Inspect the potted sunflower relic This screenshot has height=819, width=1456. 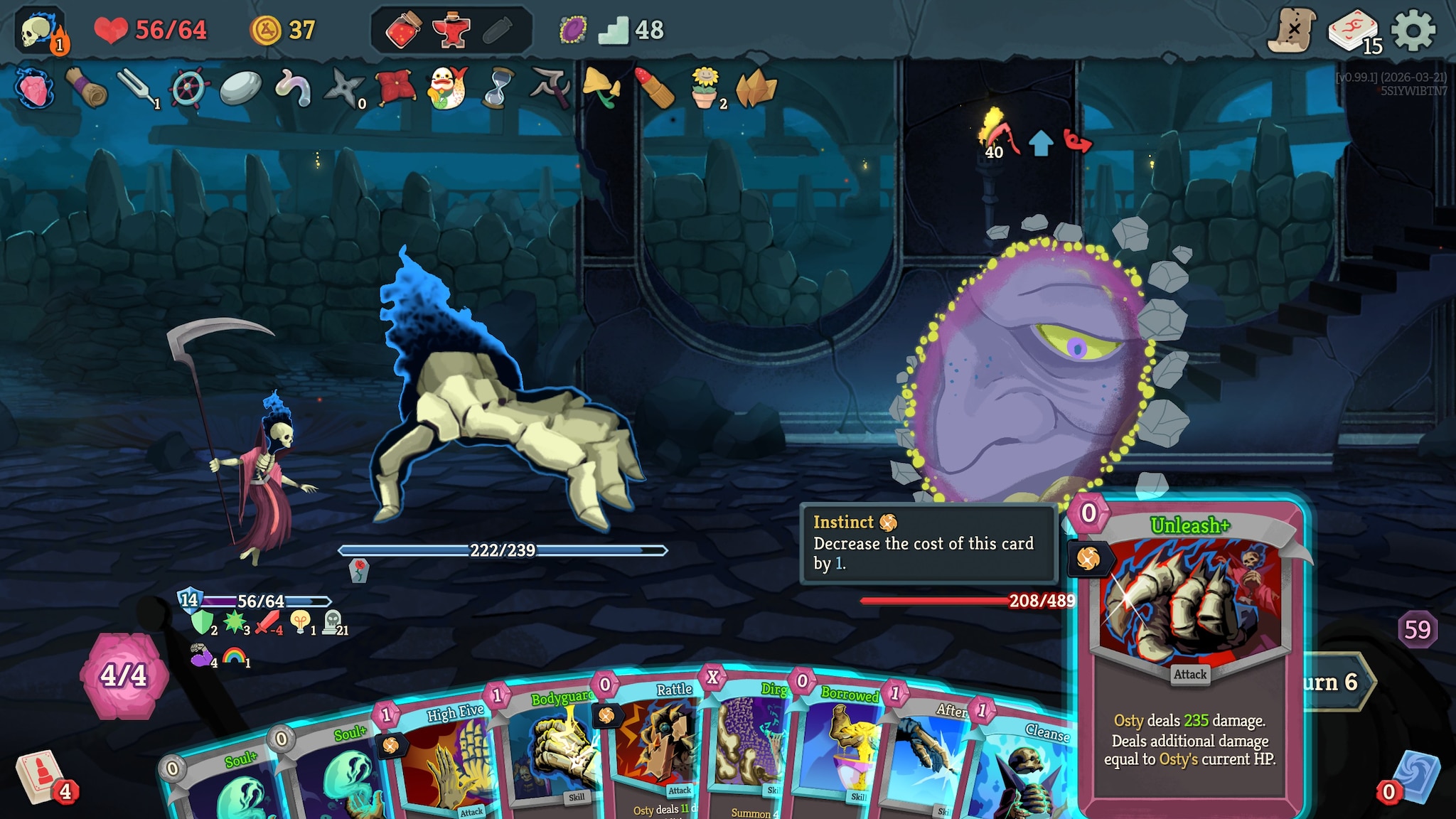click(x=705, y=89)
